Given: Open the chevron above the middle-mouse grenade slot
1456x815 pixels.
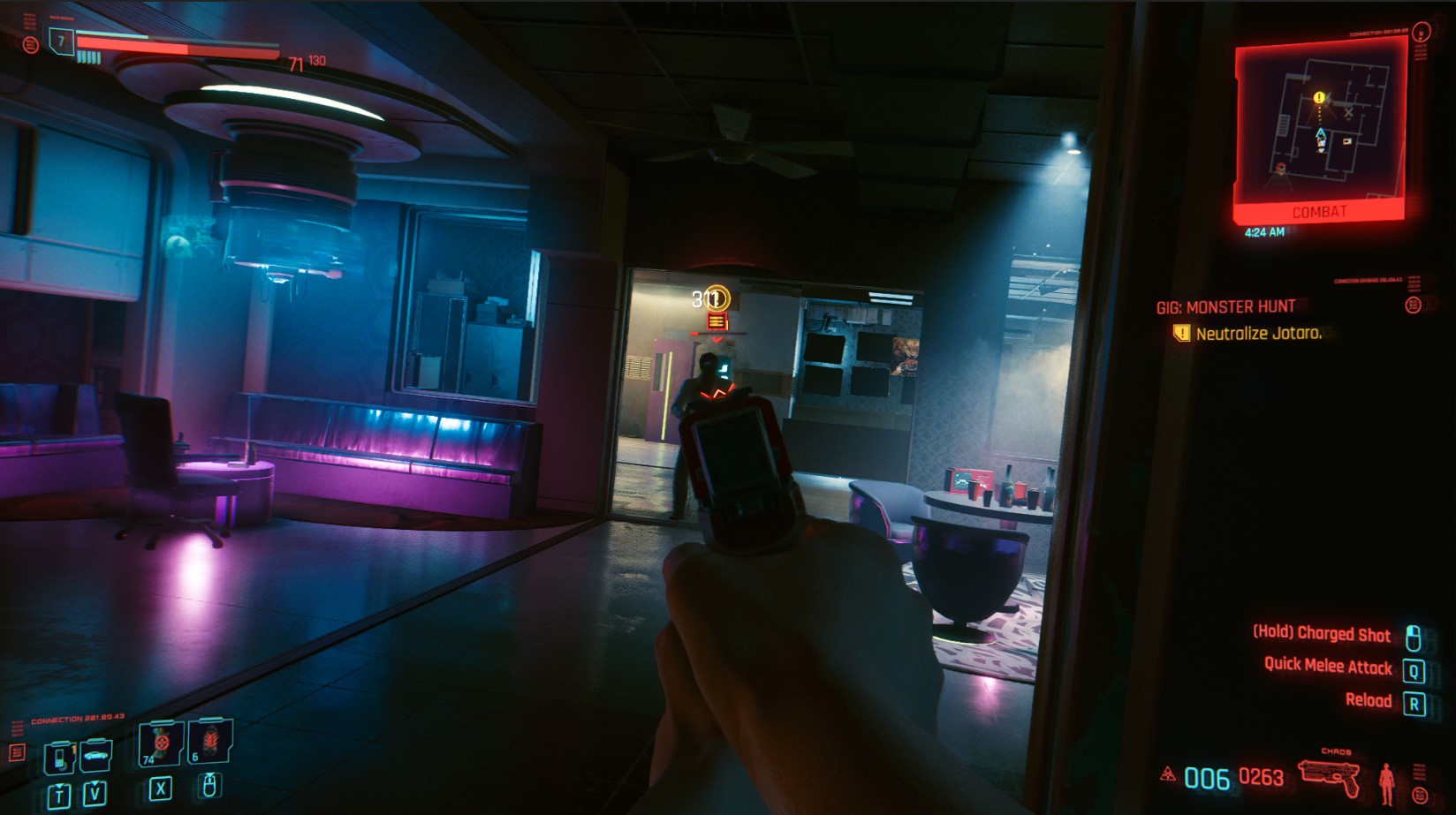Looking at the screenshot, I should 209,775.
